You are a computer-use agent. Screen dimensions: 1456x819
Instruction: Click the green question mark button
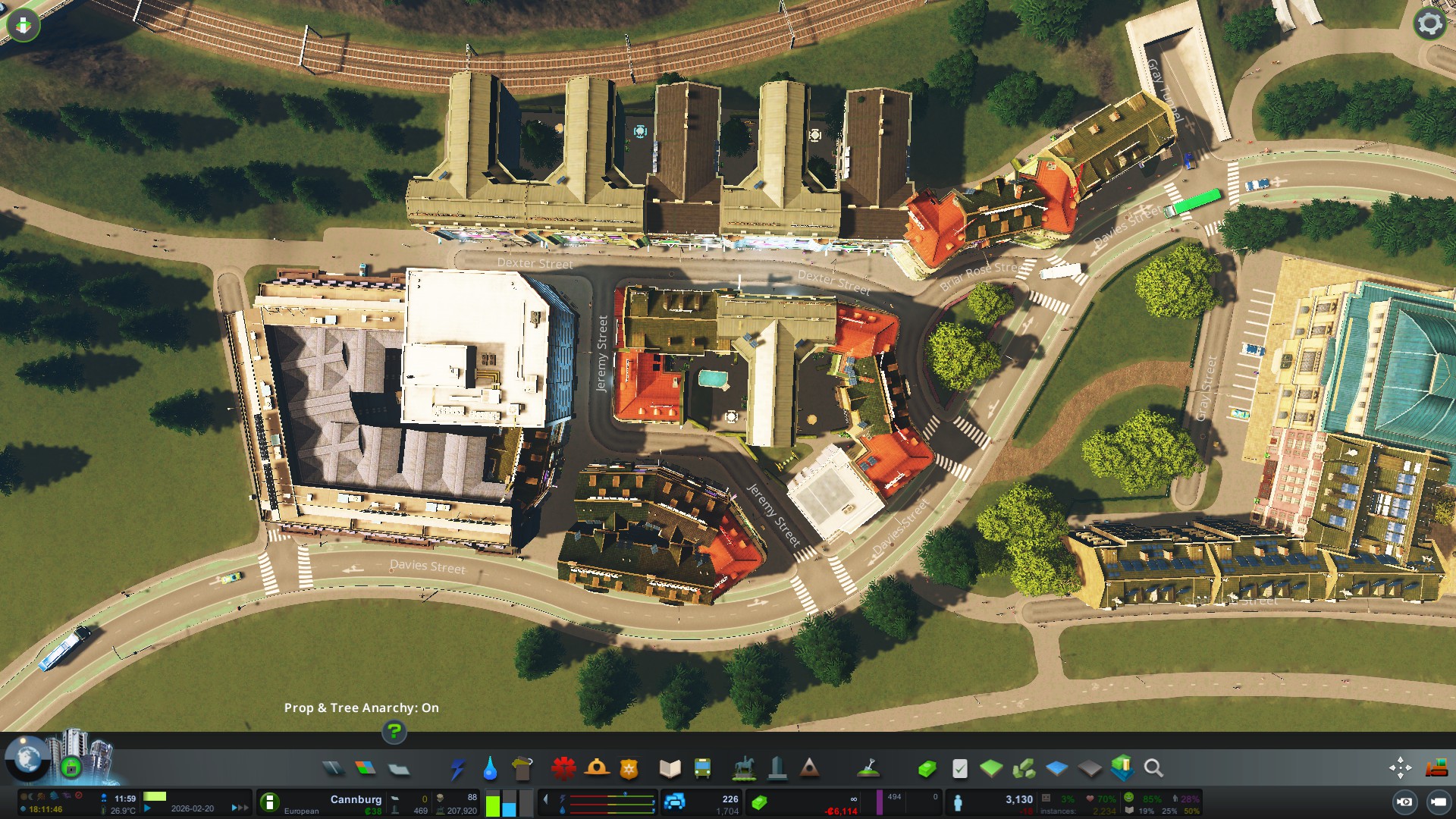coord(394,732)
